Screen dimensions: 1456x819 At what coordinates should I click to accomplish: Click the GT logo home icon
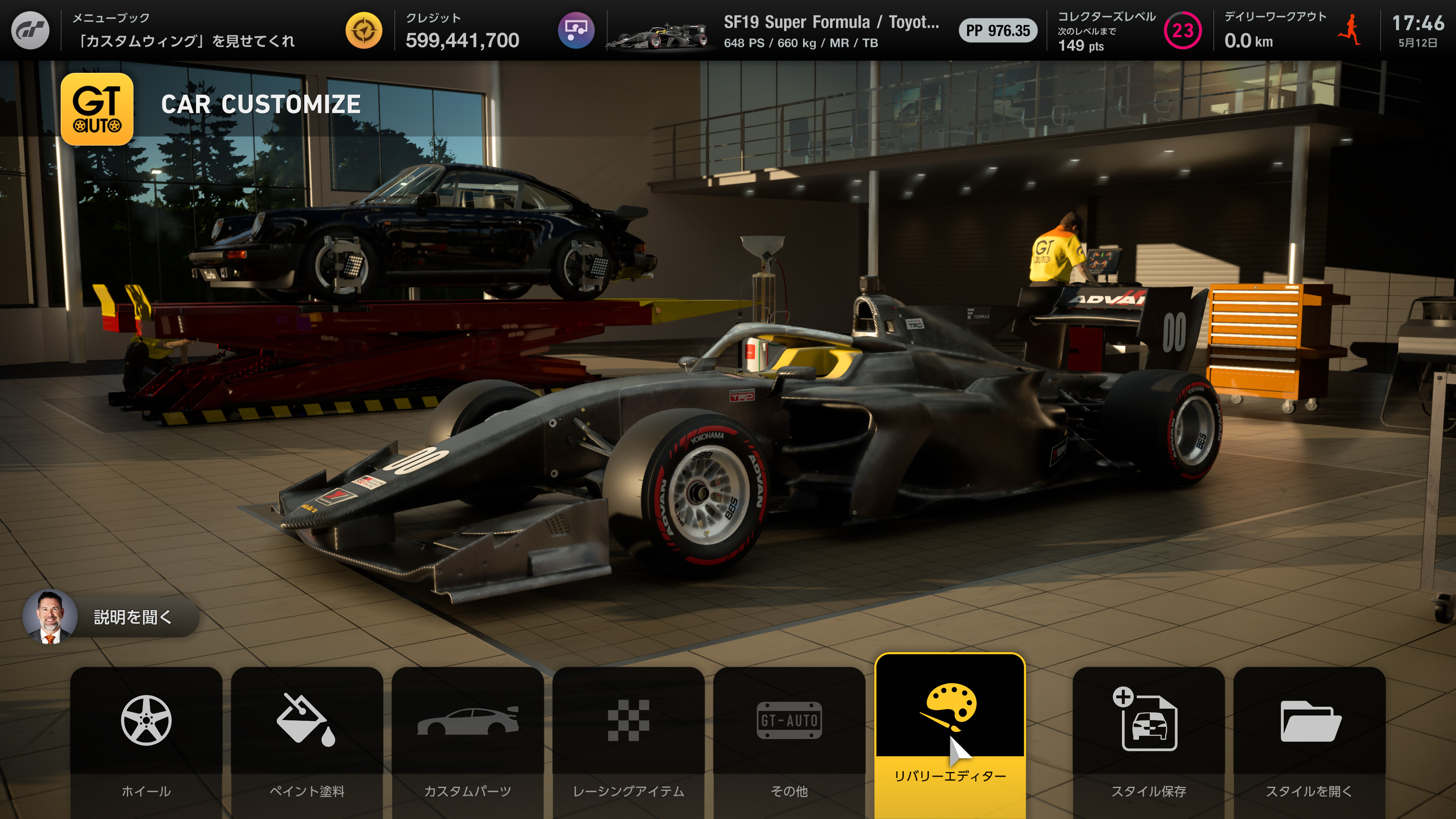coord(30,30)
